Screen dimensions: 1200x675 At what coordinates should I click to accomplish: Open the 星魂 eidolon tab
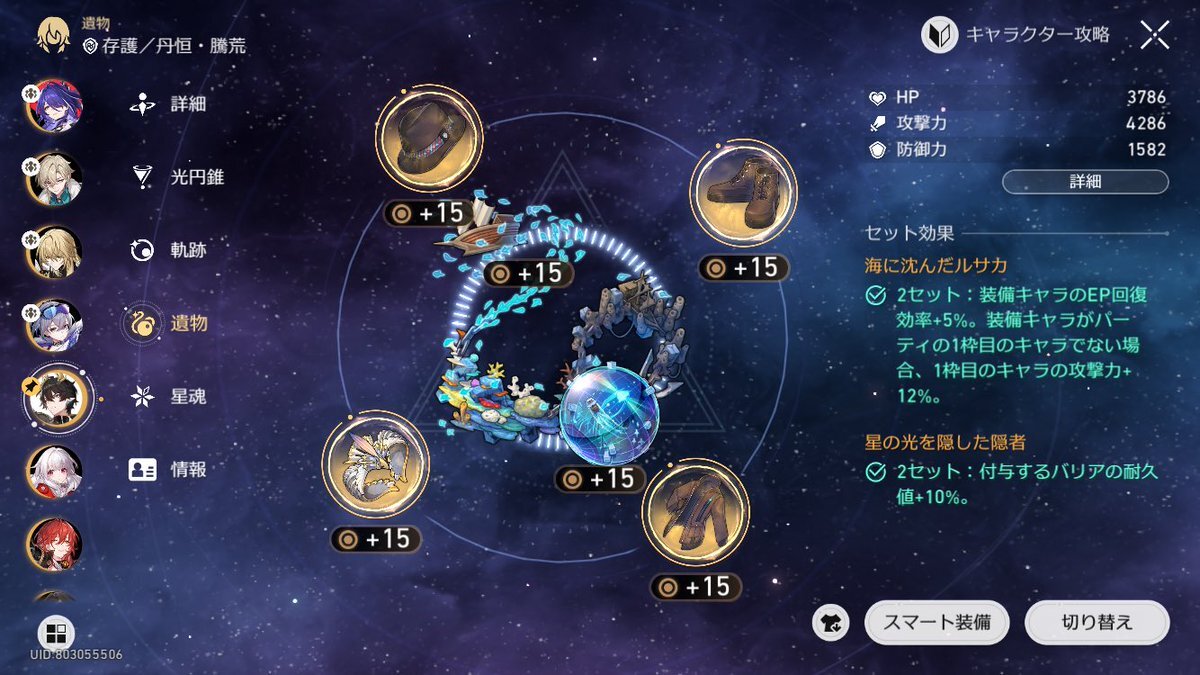168,397
